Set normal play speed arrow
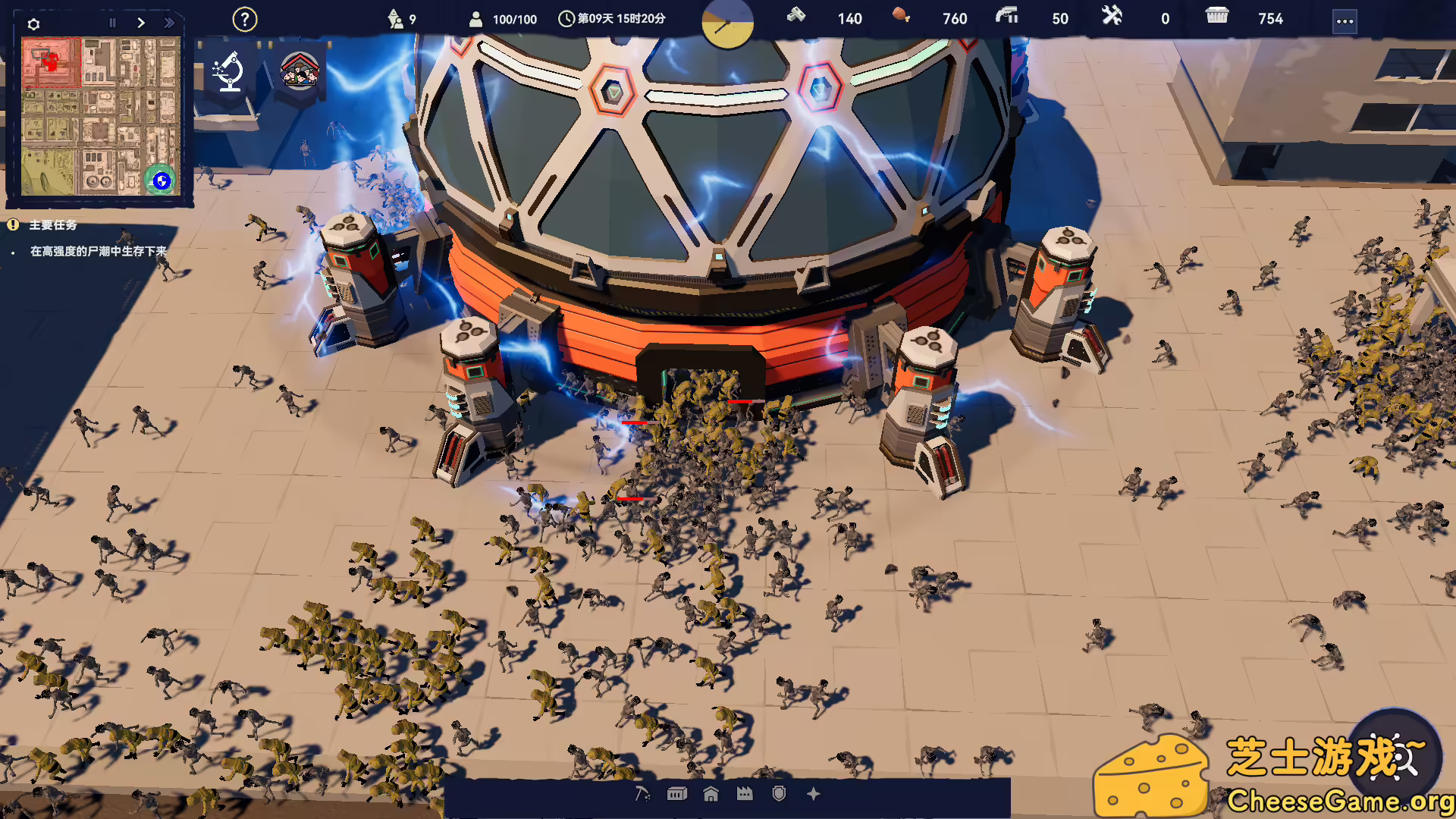 coord(141,23)
